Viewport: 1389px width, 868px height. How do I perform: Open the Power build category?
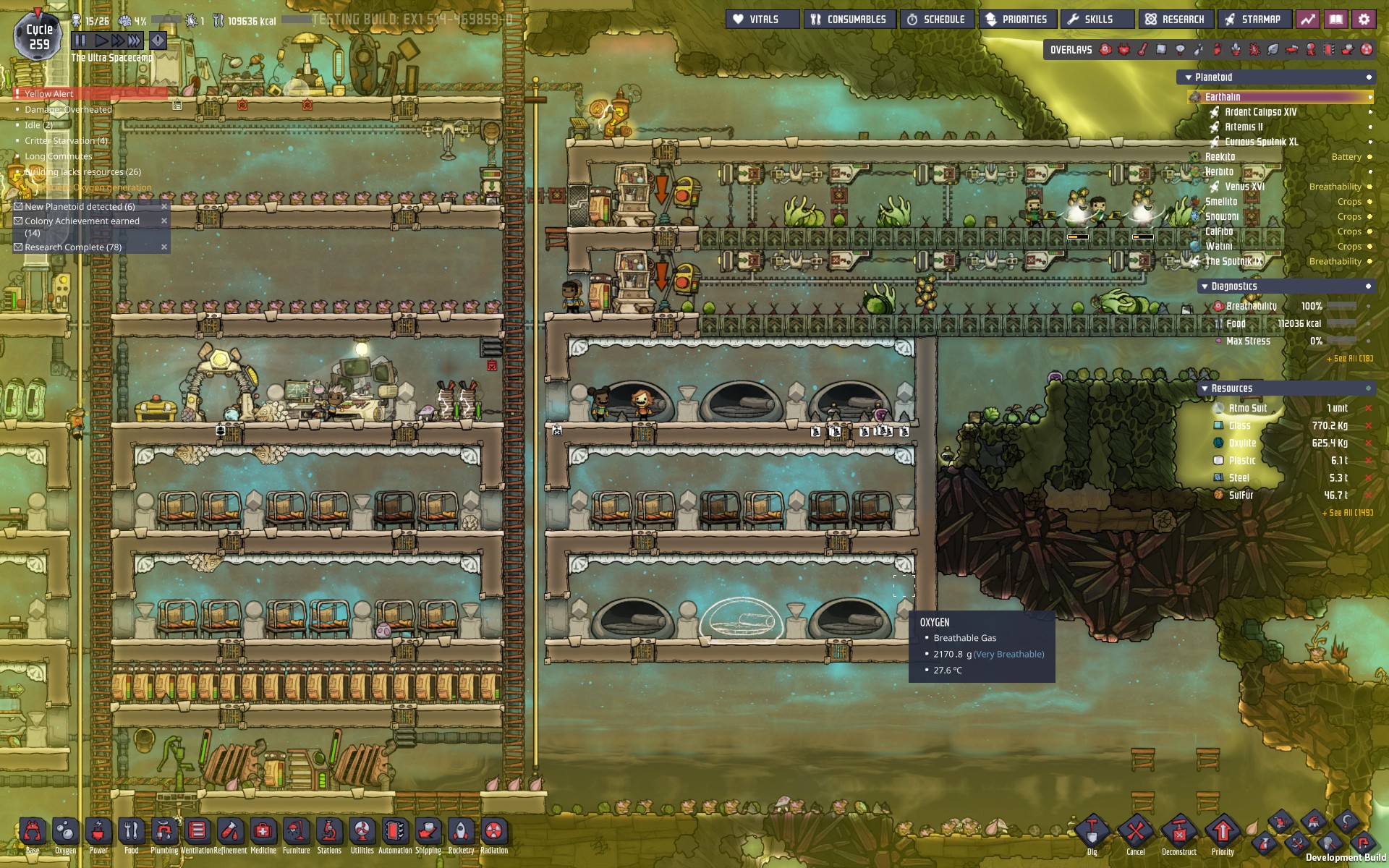[98, 833]
